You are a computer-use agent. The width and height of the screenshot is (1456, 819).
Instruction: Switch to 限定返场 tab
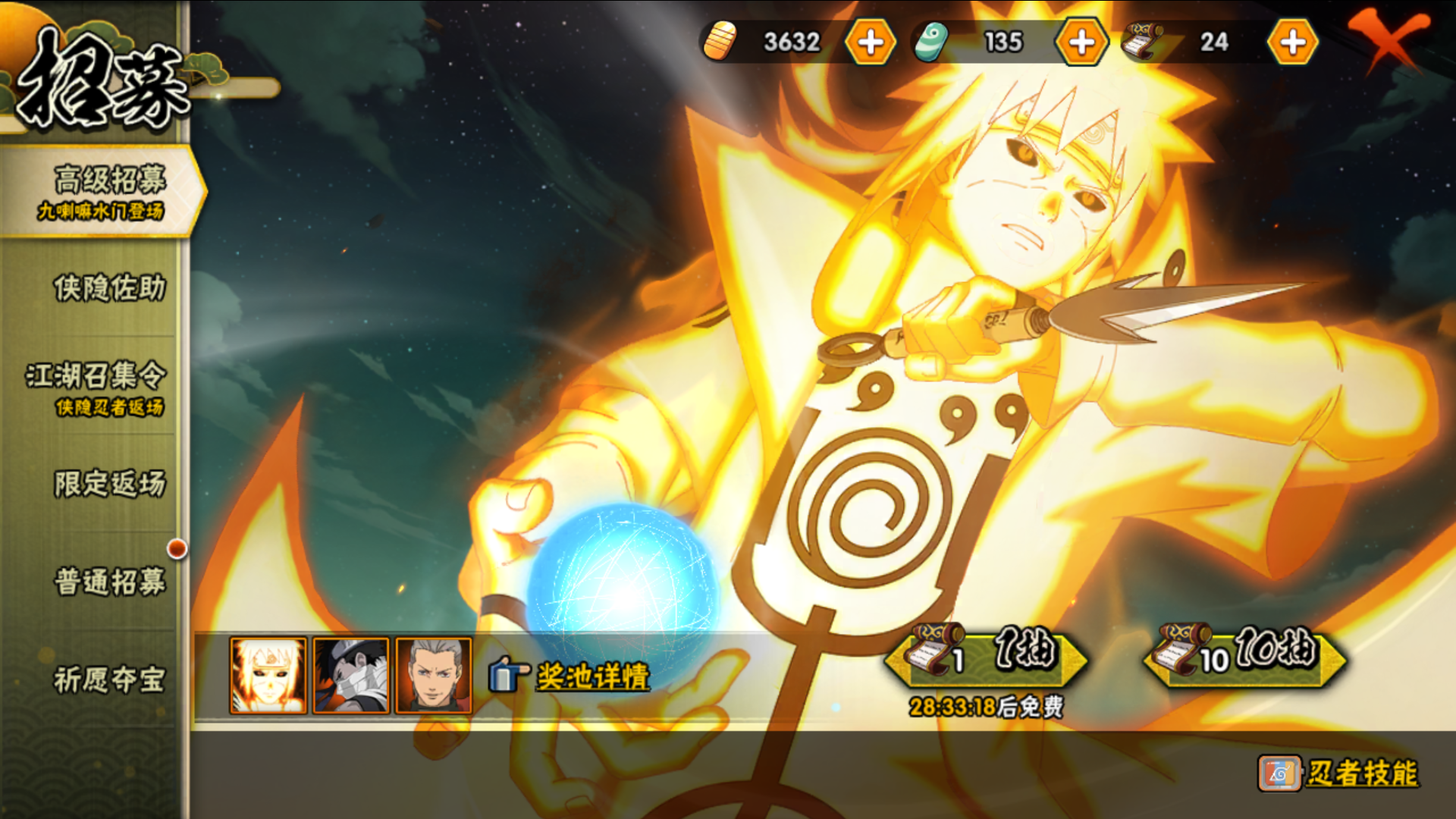(x=108, y=484)
